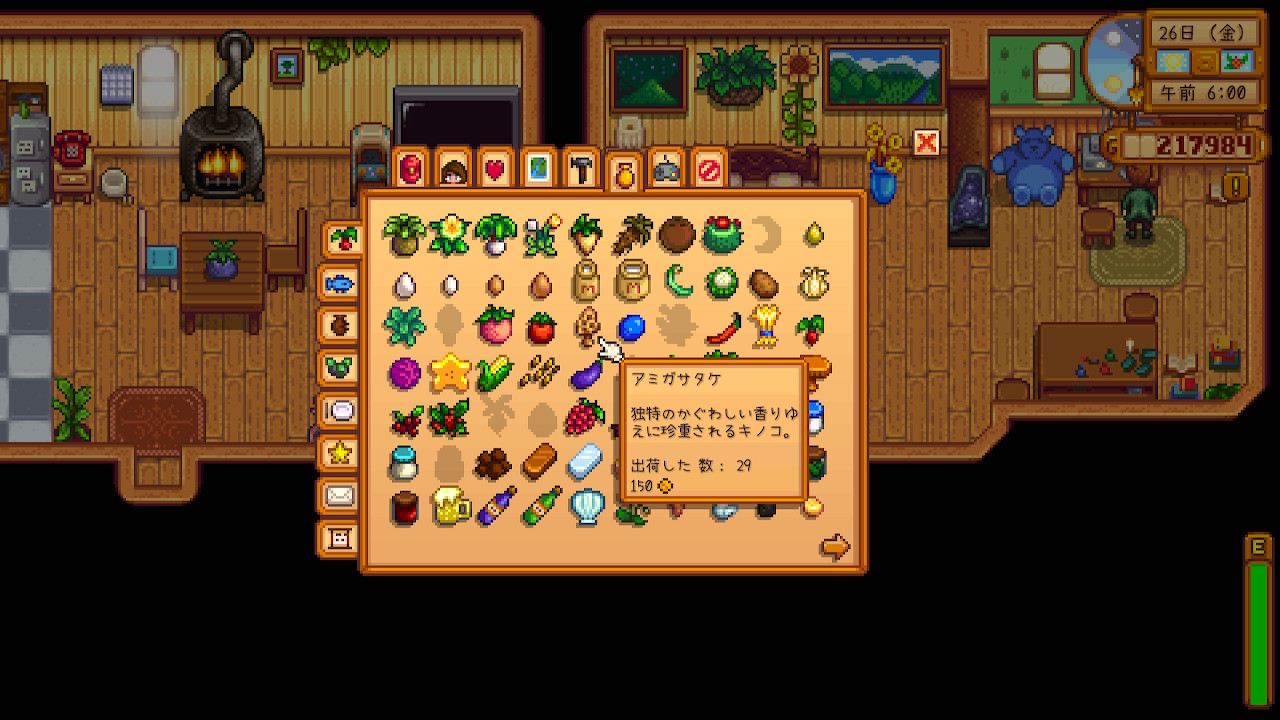Open the inventory backpack tab
Screen dimensions: 1280x720
pyautogui.click(x=410, y=169)
